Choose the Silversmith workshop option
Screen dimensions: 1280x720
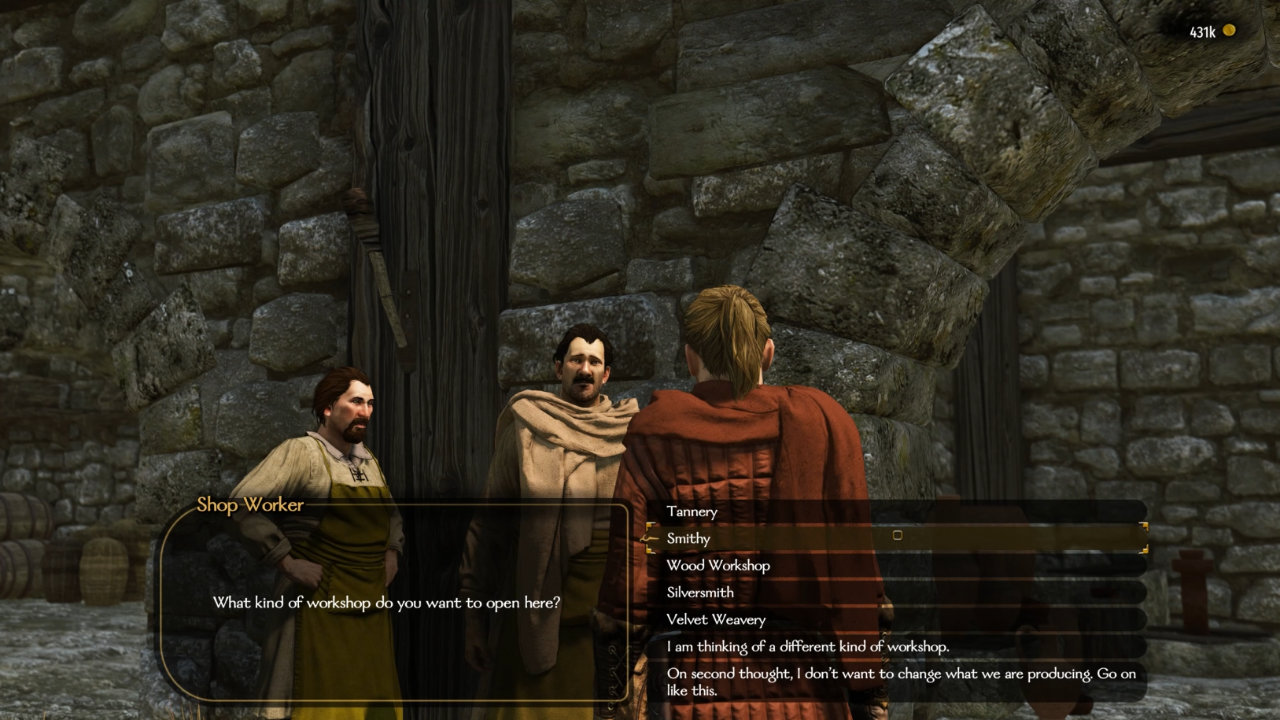(x=700, y=592)
